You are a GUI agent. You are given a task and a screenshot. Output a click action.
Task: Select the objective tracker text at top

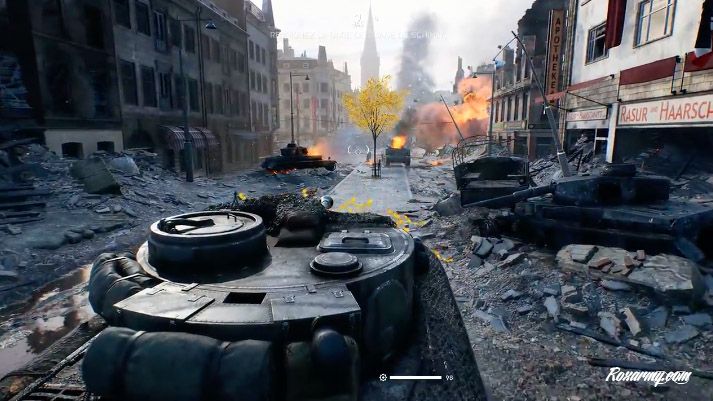[x=358, y=34]
